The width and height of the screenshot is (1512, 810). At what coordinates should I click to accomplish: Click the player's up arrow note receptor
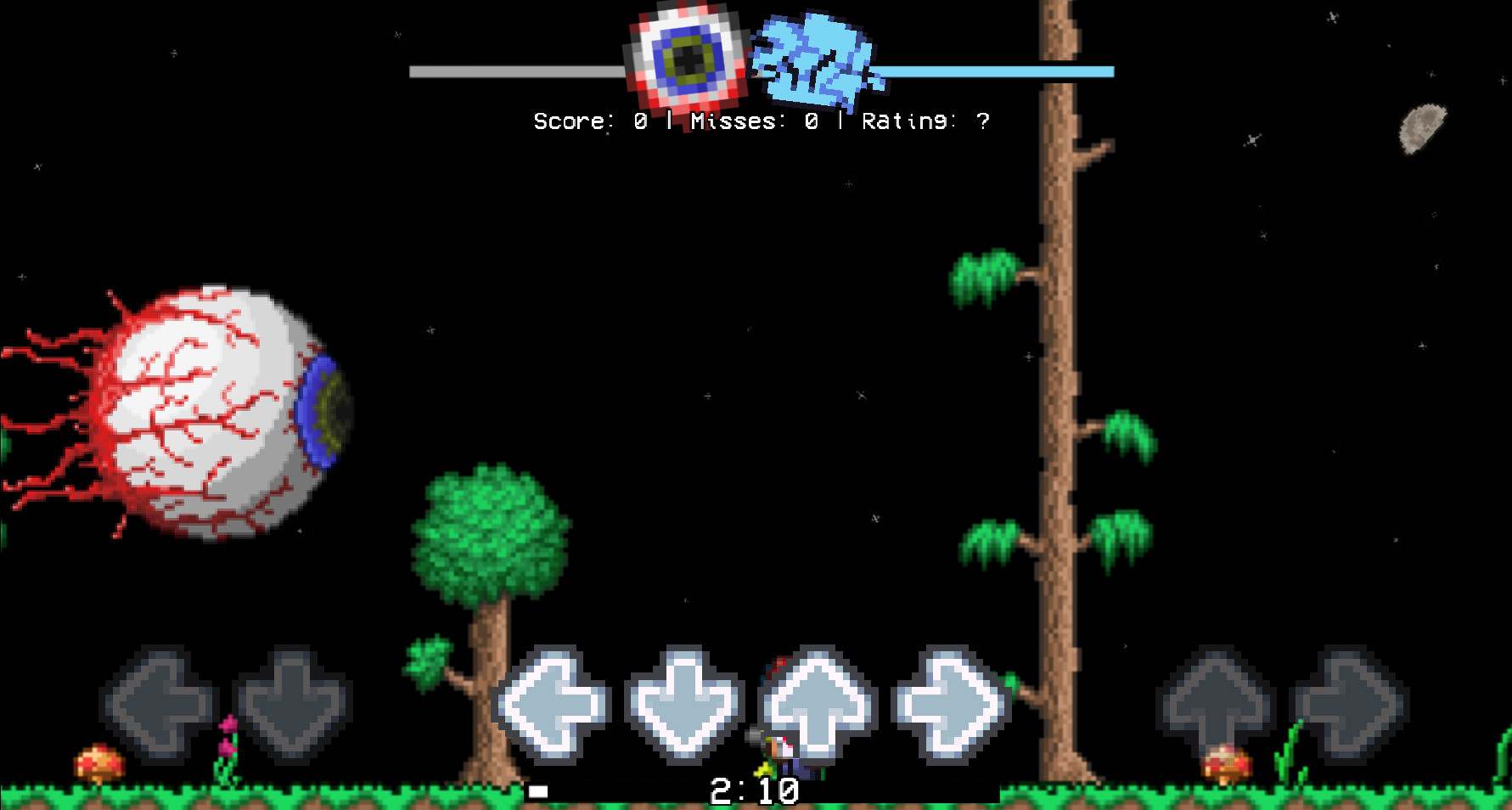click(x=819, y=700)
